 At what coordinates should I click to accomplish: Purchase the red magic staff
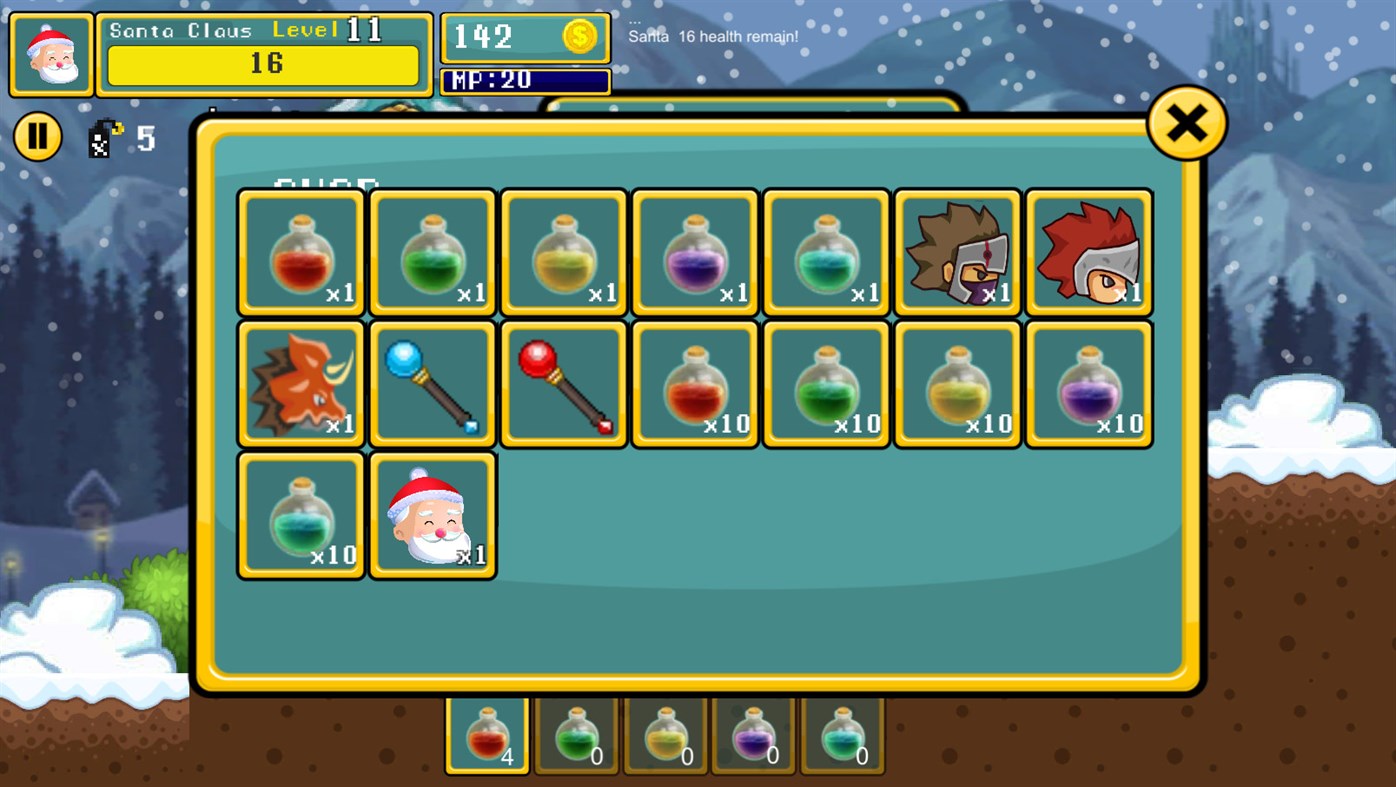click(x=562, y=383)
